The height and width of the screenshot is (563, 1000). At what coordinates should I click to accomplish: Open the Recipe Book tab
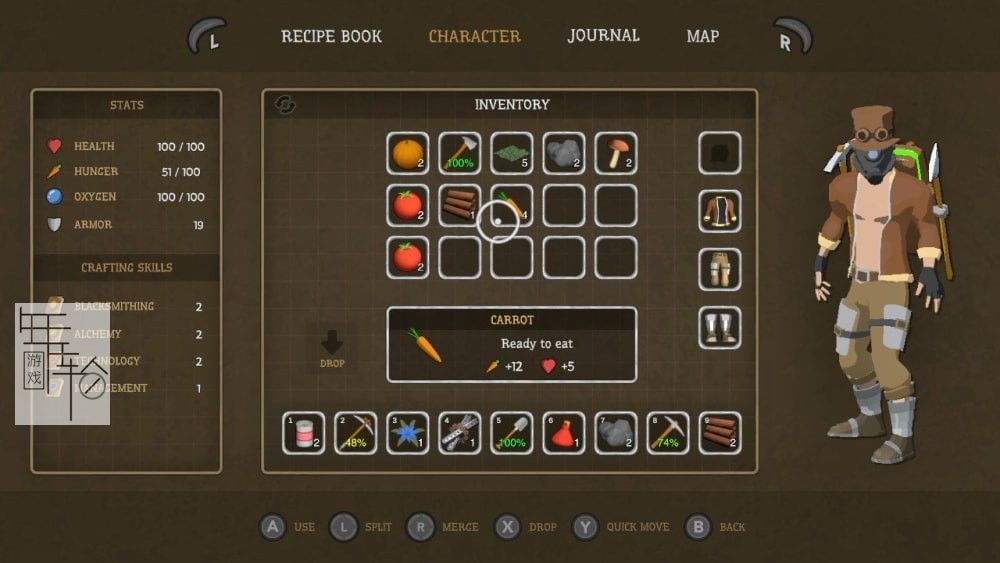click(331, 36)
